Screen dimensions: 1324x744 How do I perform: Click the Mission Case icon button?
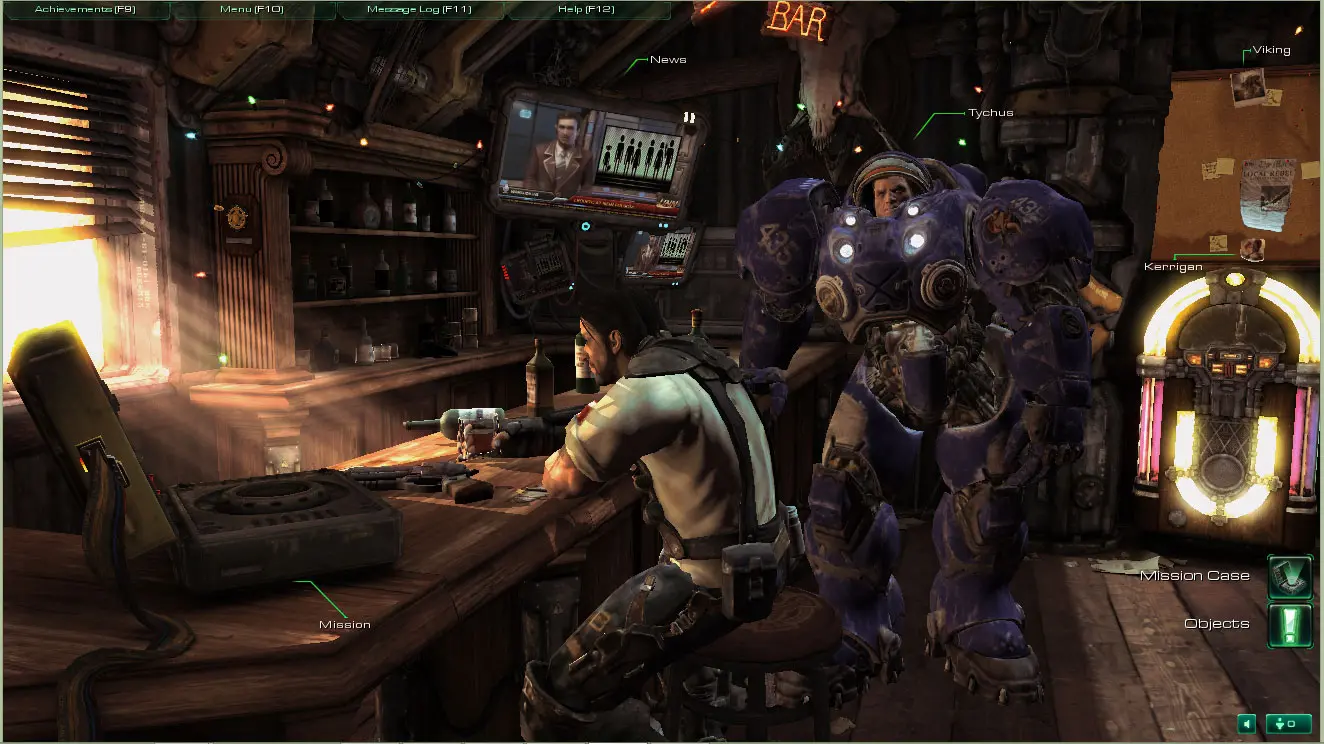[1289, 577]
